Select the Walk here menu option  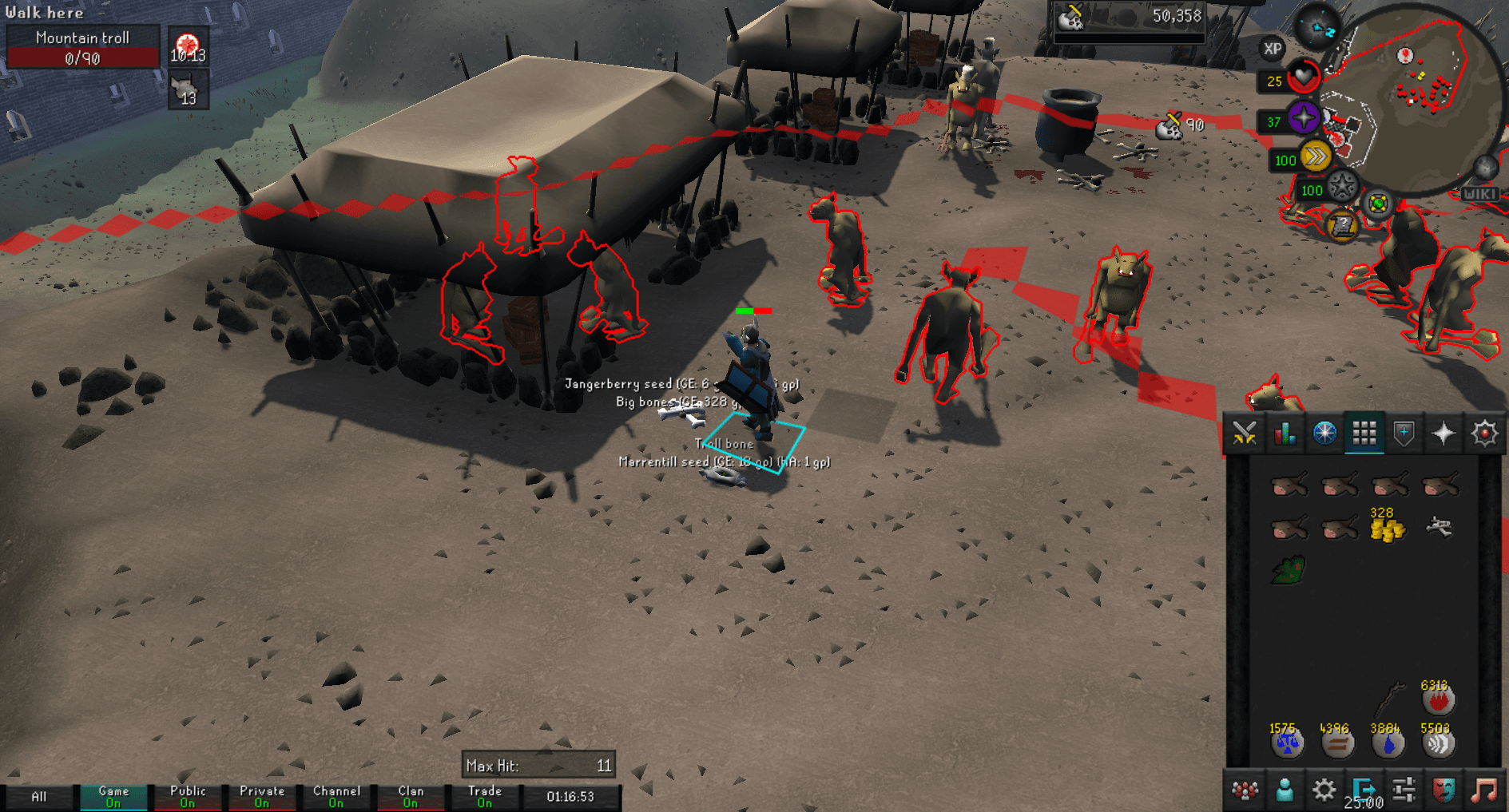[x=44, y=12]
